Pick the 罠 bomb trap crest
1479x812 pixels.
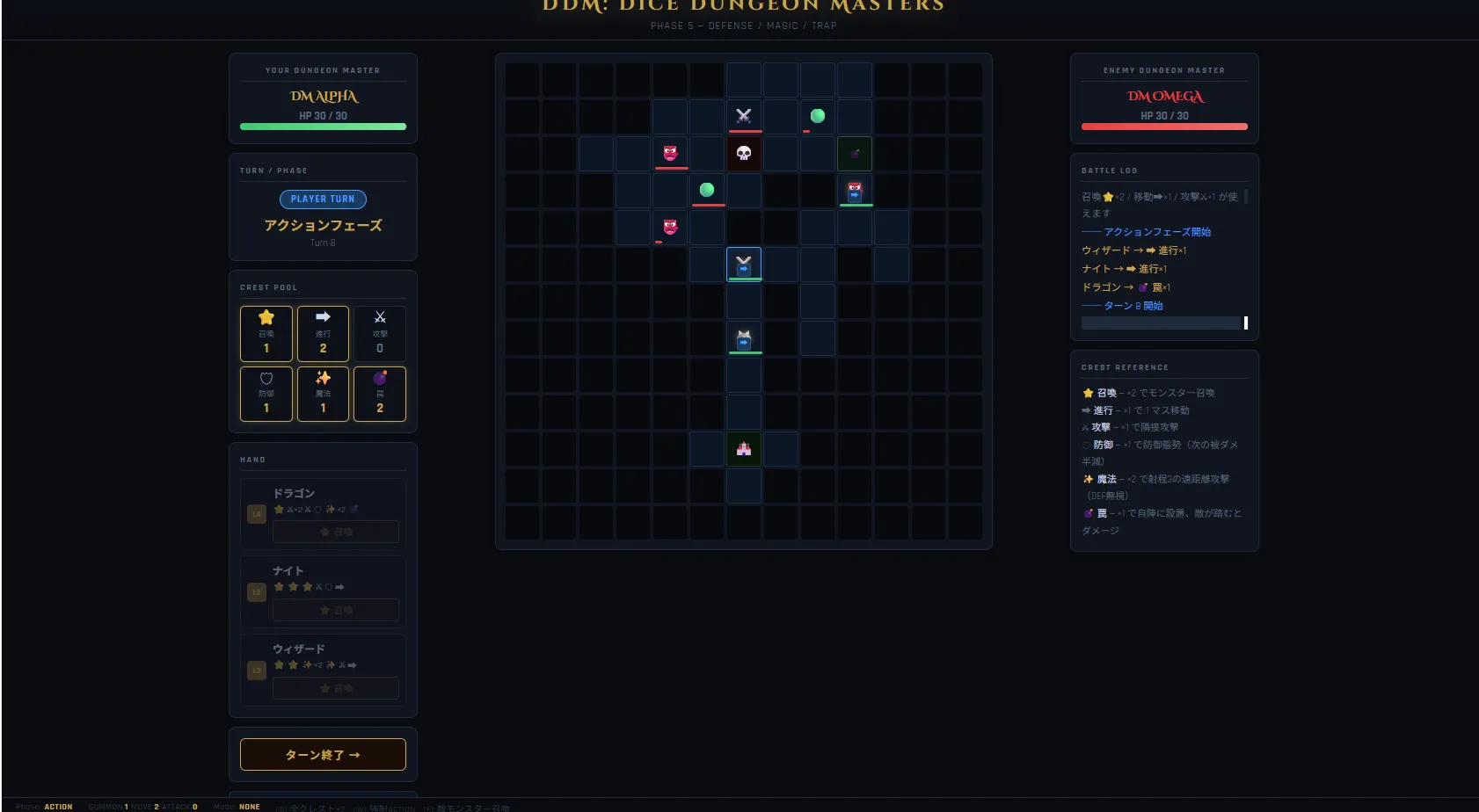point(380,394)
